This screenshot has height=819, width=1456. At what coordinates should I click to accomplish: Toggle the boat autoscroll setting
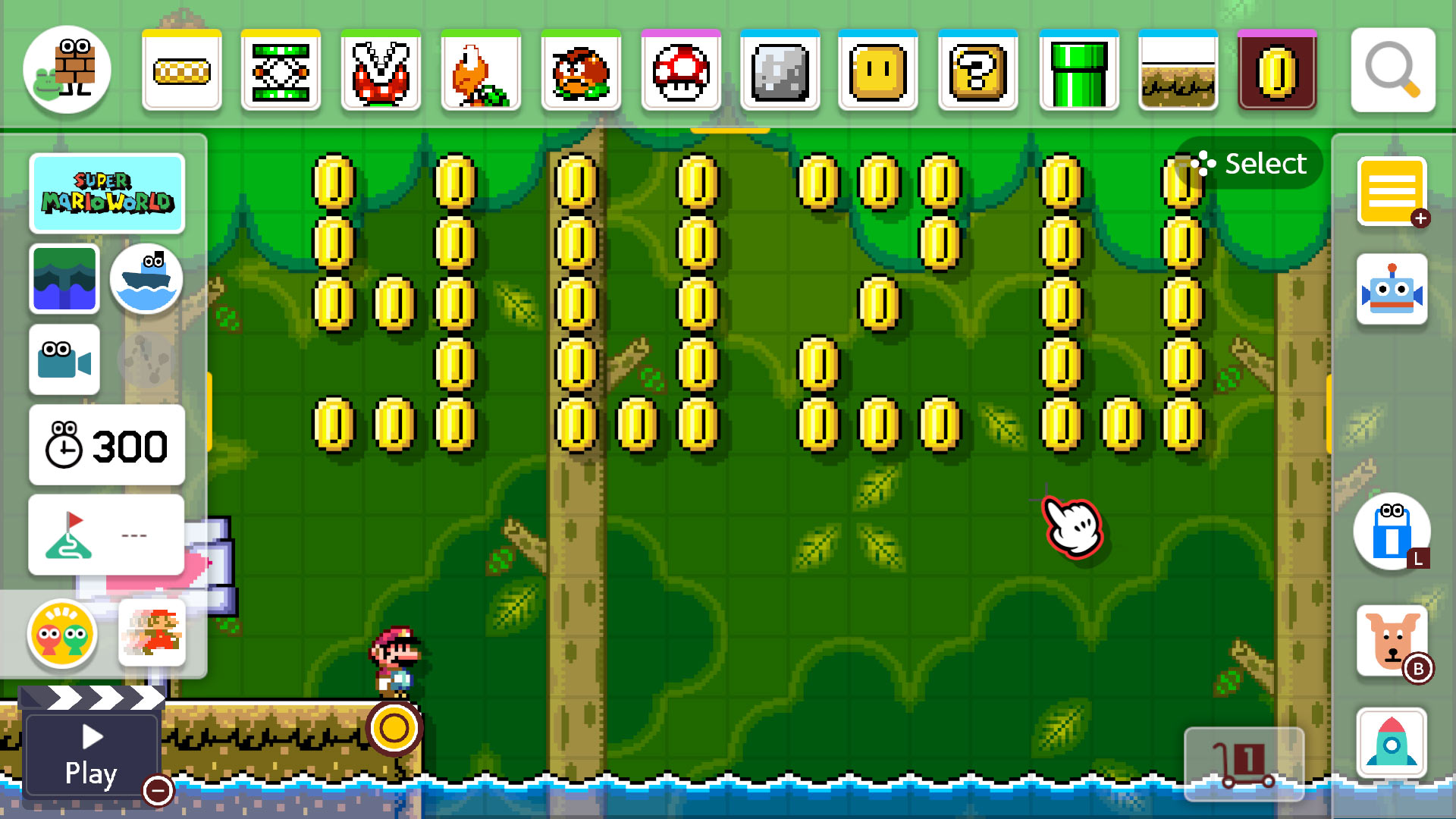[x=146, y=279]
